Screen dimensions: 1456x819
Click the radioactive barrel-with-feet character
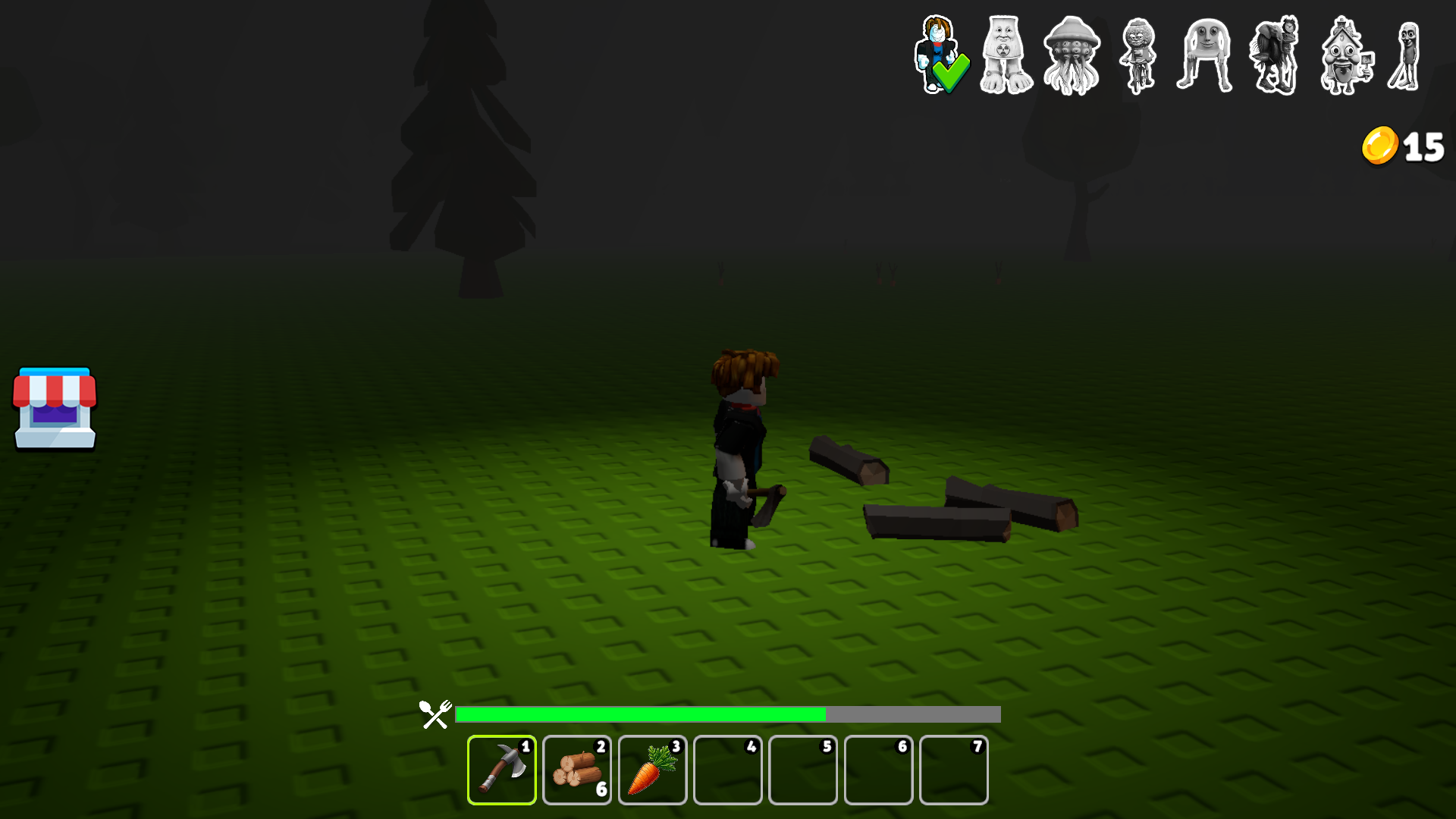pyautogui.click(x=1006, y=53)
